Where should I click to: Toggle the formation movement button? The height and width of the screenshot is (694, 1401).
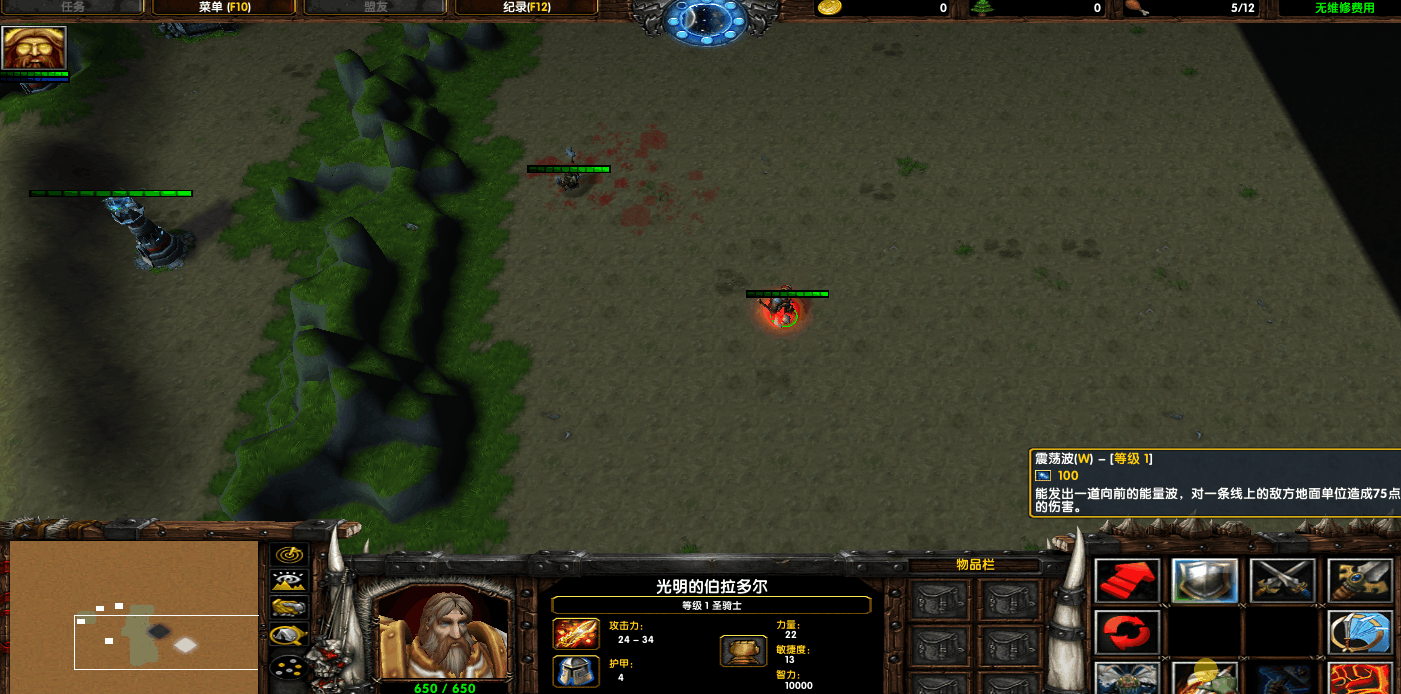coord(290,665)
